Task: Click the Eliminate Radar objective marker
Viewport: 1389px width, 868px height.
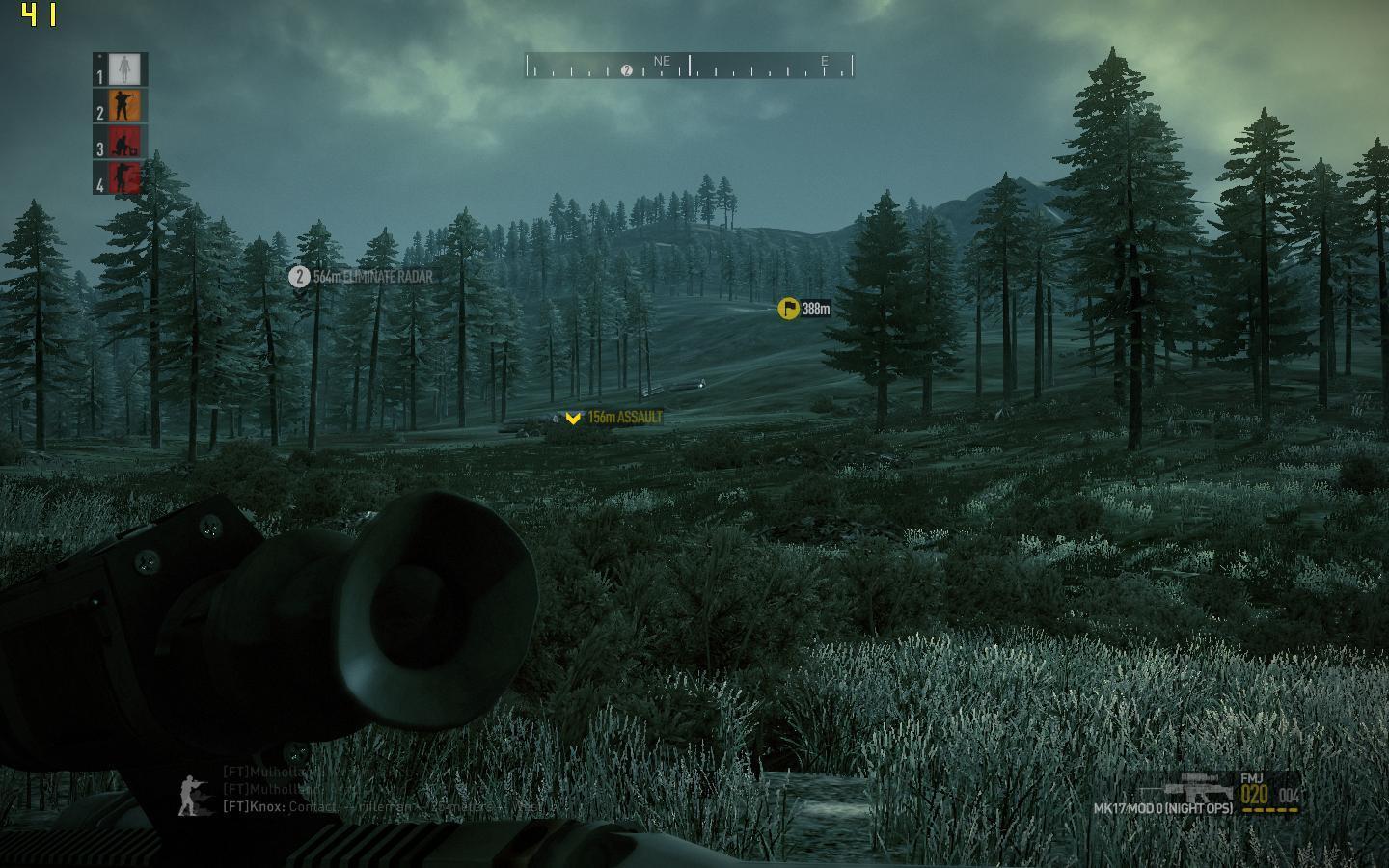Action: pos(299,277)
